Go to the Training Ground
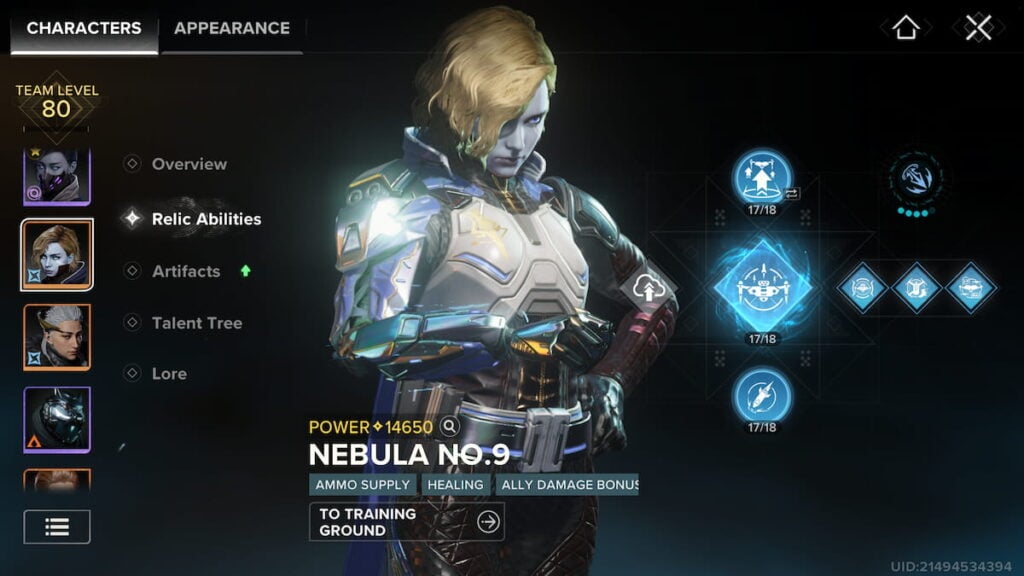The width and height of the screenshot is (1024, 576). pyautogui.click(x=406, y=521)
